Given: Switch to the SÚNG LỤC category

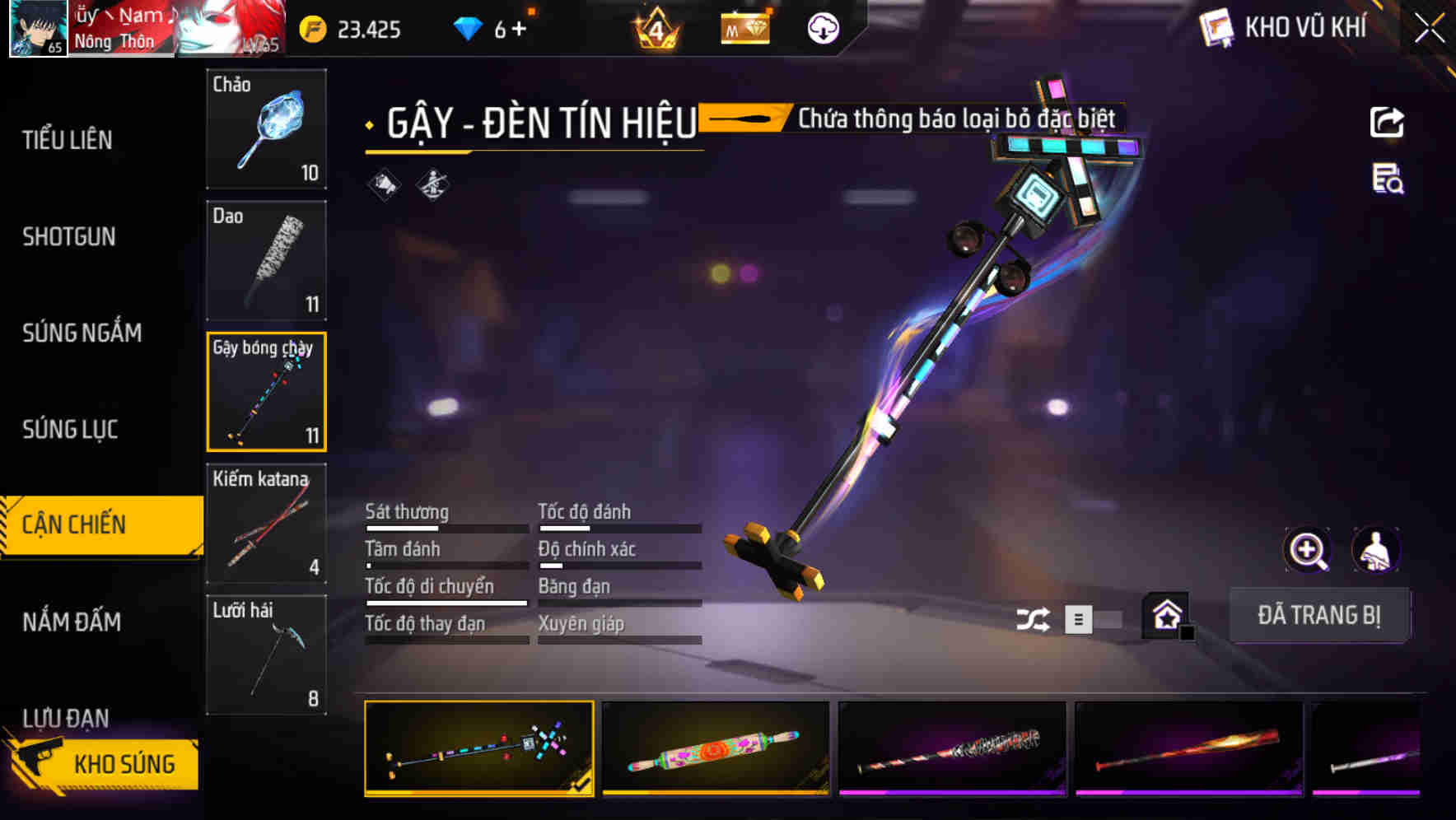Looking at the screenshot, I should click(x=70, y=429).
